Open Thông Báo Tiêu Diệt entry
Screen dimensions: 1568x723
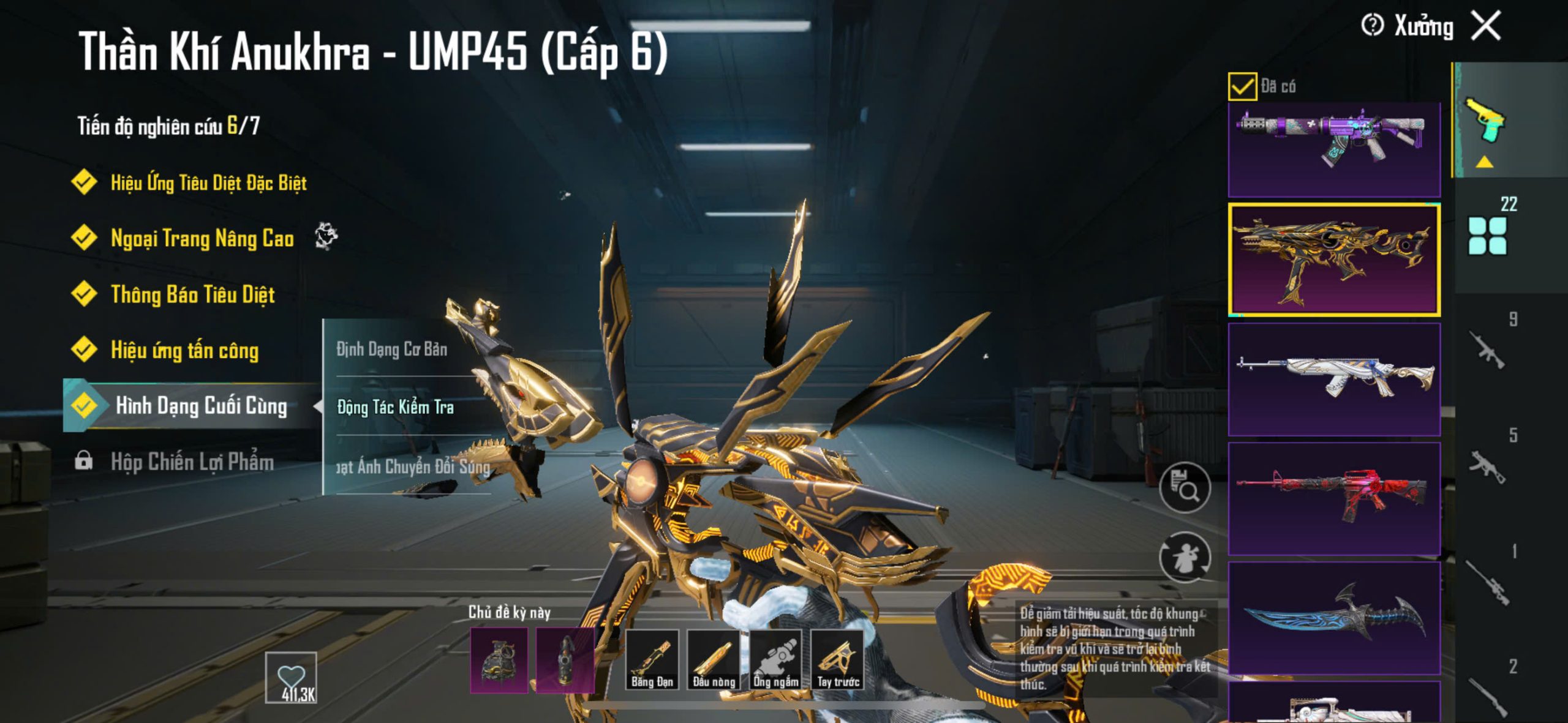click(192, 294)
